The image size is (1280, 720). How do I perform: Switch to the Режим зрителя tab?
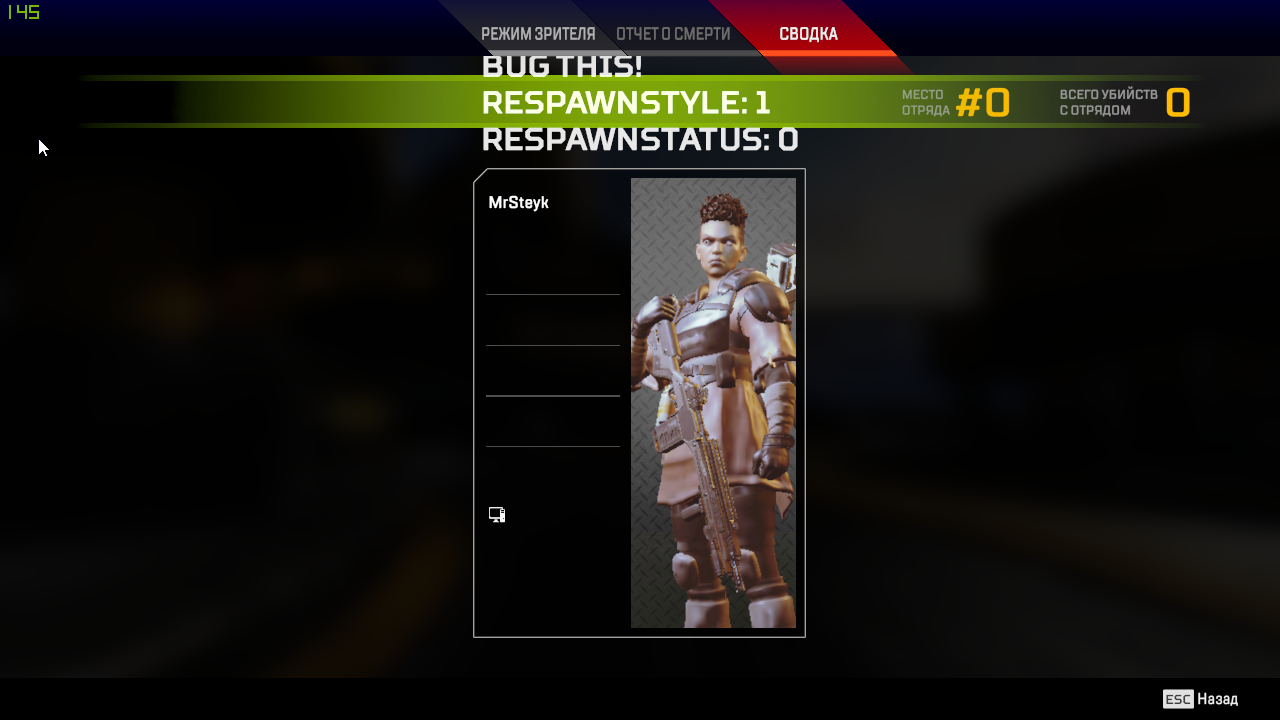click(x=538, y=34)
